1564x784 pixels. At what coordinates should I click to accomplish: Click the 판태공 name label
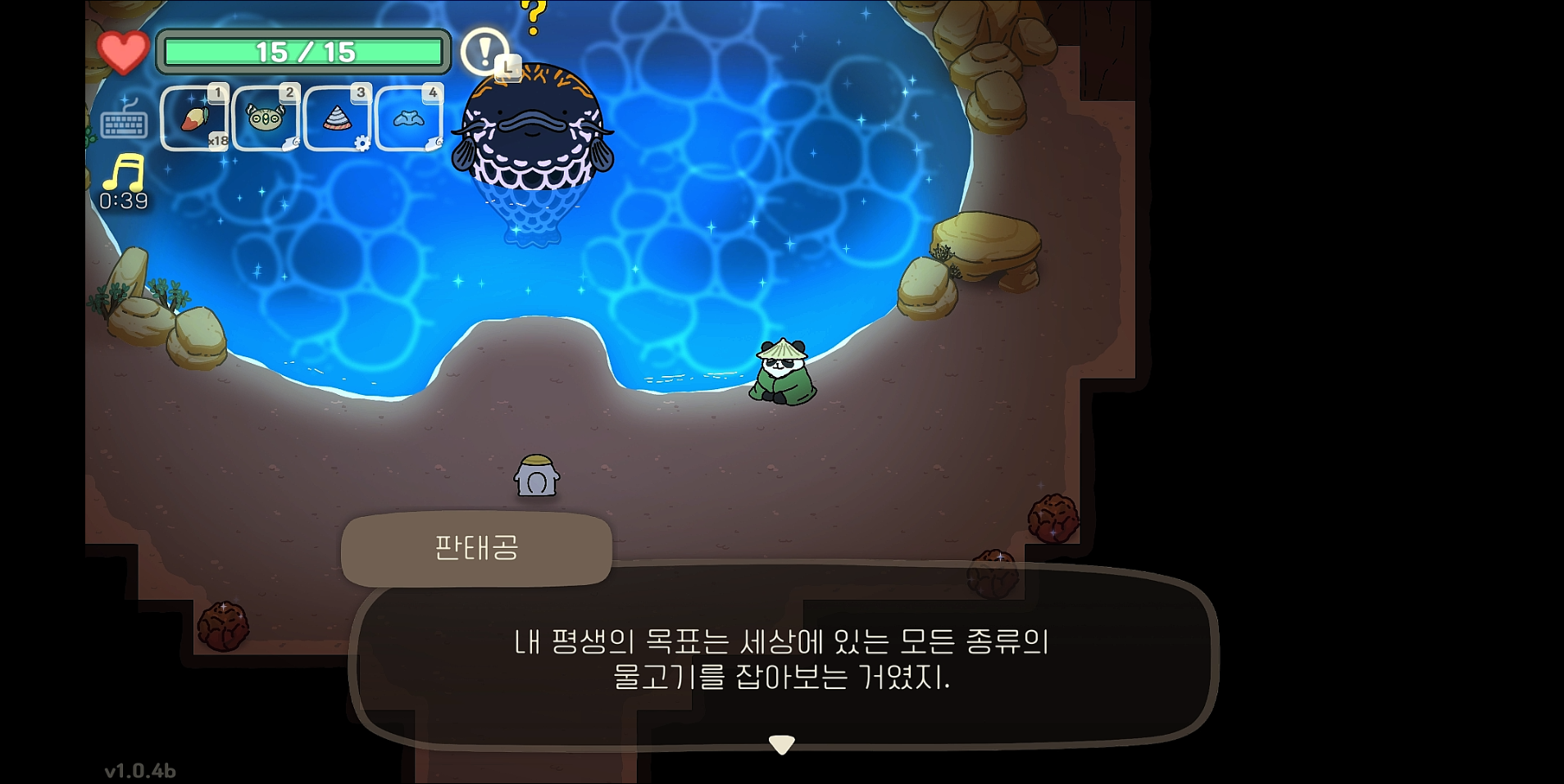coord(478,549)
